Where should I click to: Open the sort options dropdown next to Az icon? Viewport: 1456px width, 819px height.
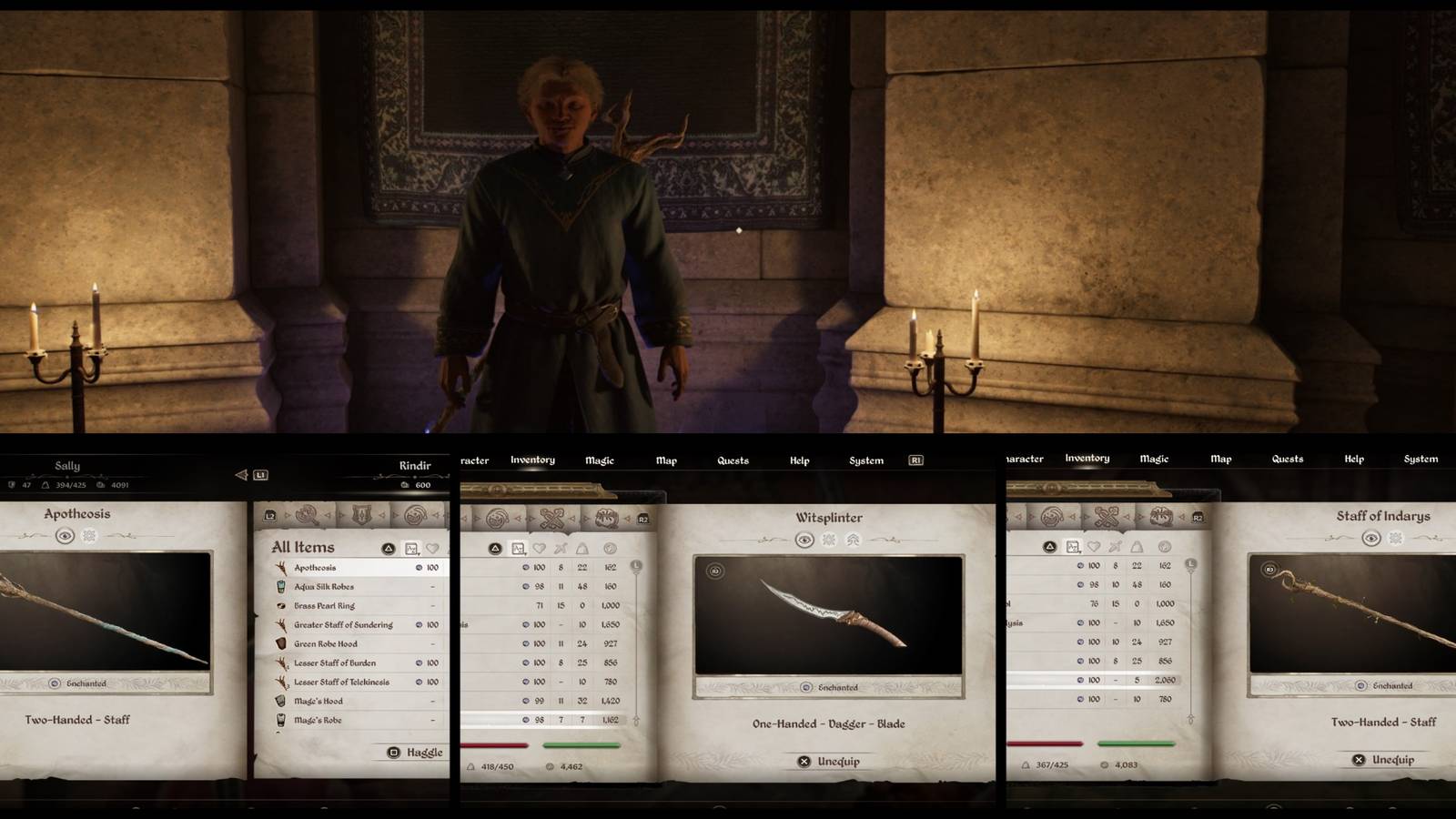click(528, 552)
